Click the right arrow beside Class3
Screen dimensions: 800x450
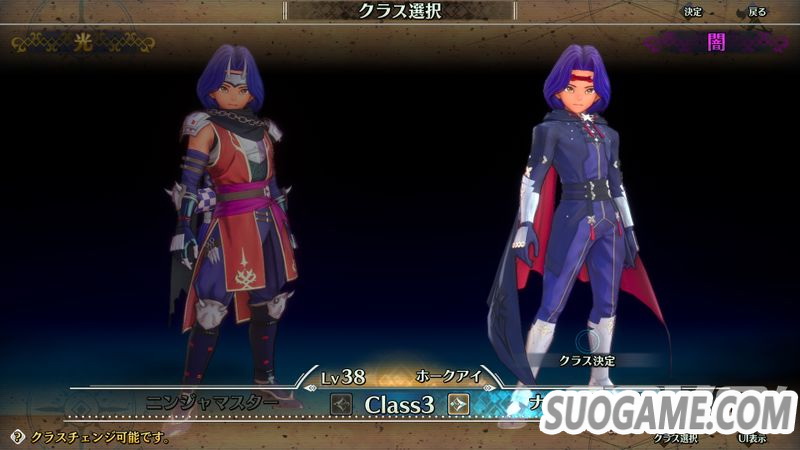[x=459, y=404]
